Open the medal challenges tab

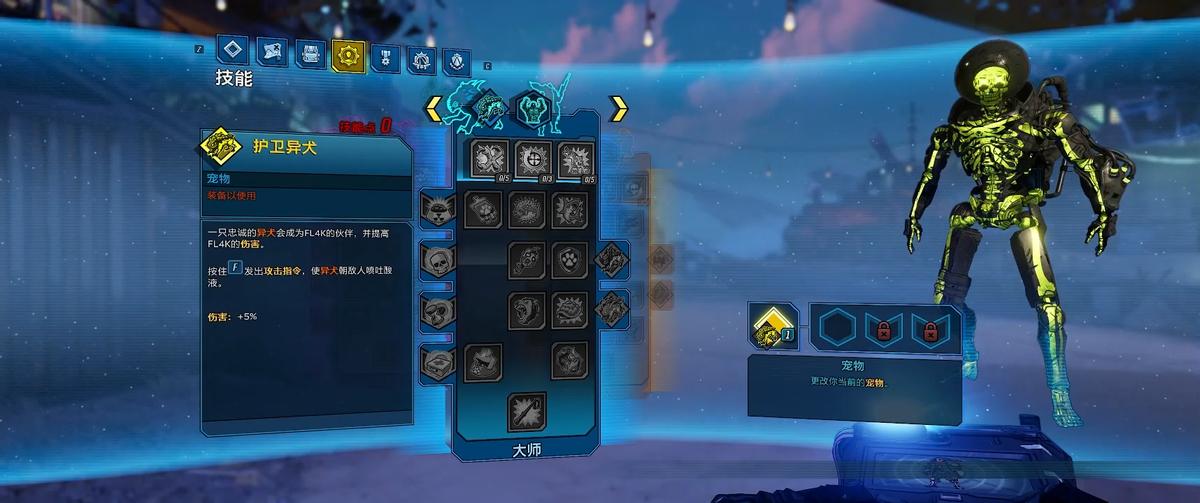[383, 57]
